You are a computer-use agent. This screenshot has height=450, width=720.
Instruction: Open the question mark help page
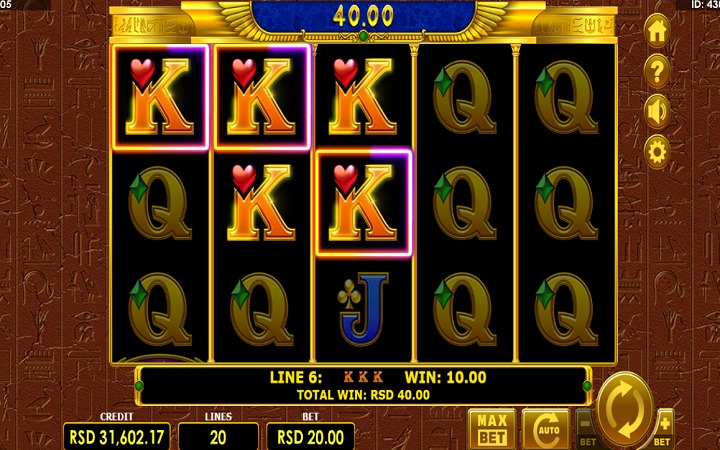[x=657, y=71]
